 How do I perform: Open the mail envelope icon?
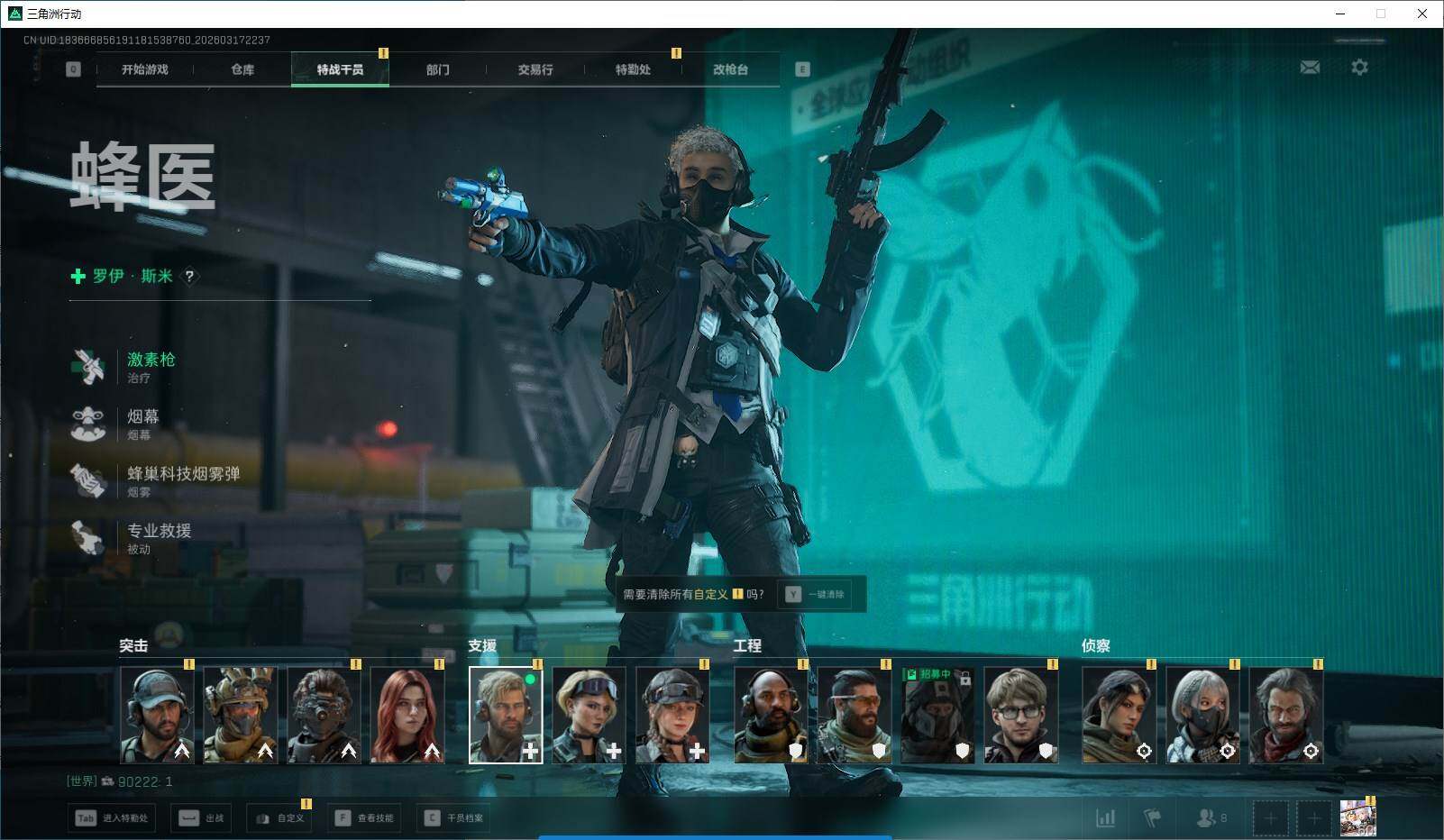(x=1310, y=68)
